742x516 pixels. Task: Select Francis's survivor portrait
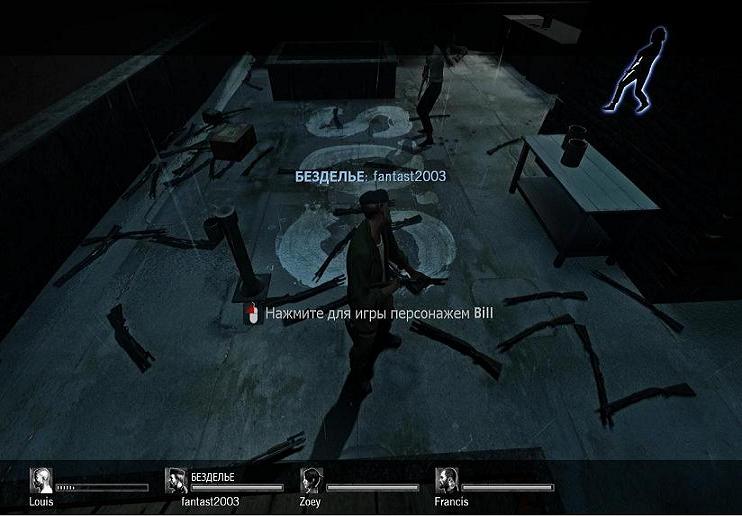click(x=447, y=481)
